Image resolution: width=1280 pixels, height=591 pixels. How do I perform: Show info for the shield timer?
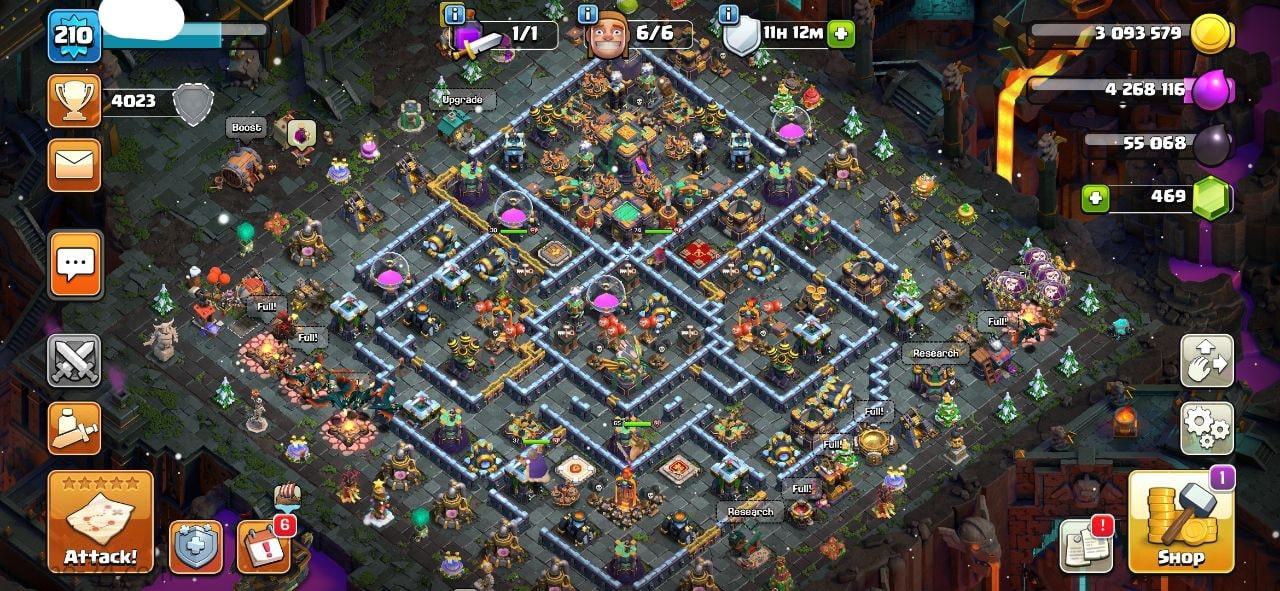pos(729,14)
